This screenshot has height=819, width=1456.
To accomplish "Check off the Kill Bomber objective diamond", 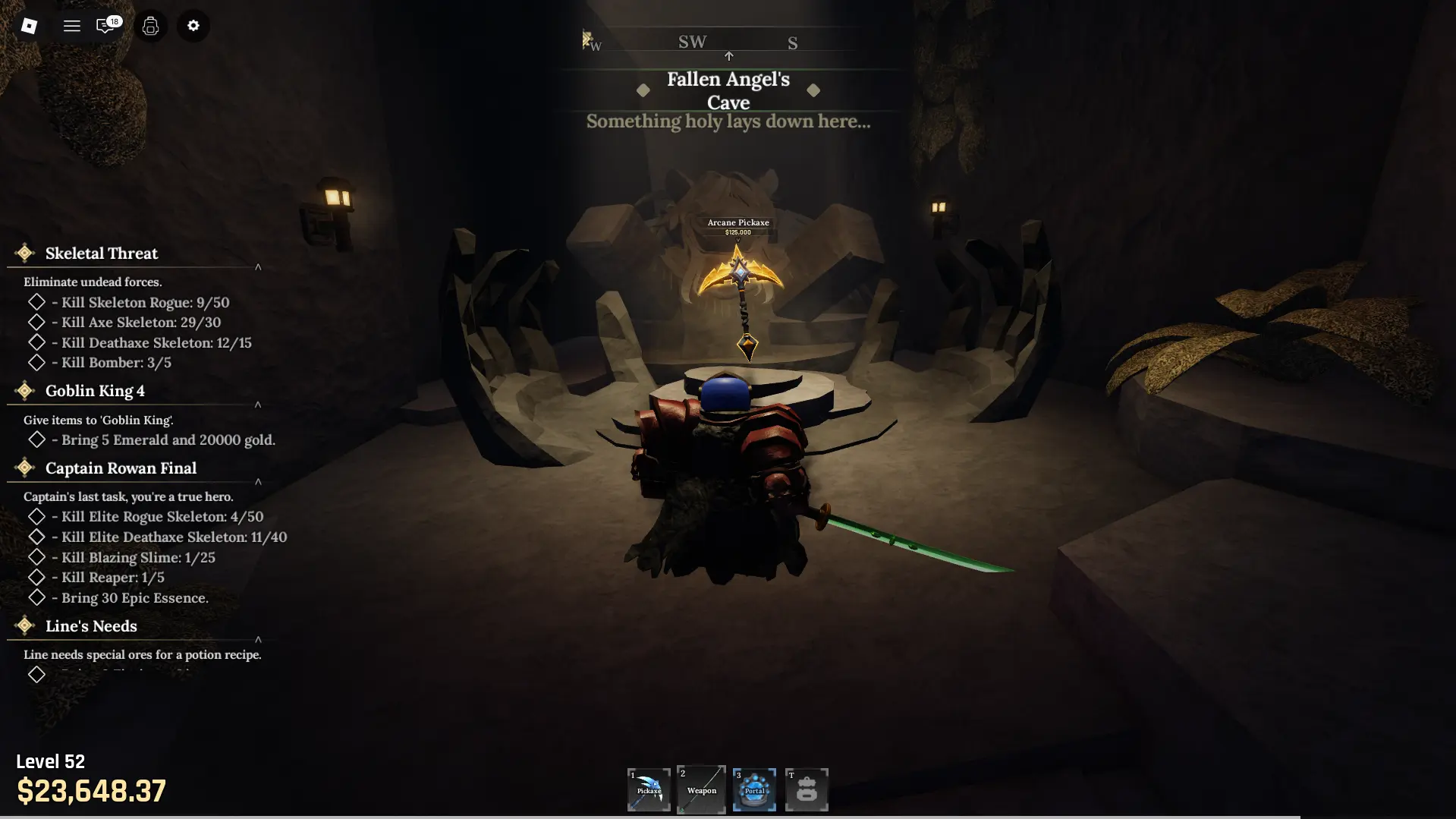I will [x=37, y=362].
